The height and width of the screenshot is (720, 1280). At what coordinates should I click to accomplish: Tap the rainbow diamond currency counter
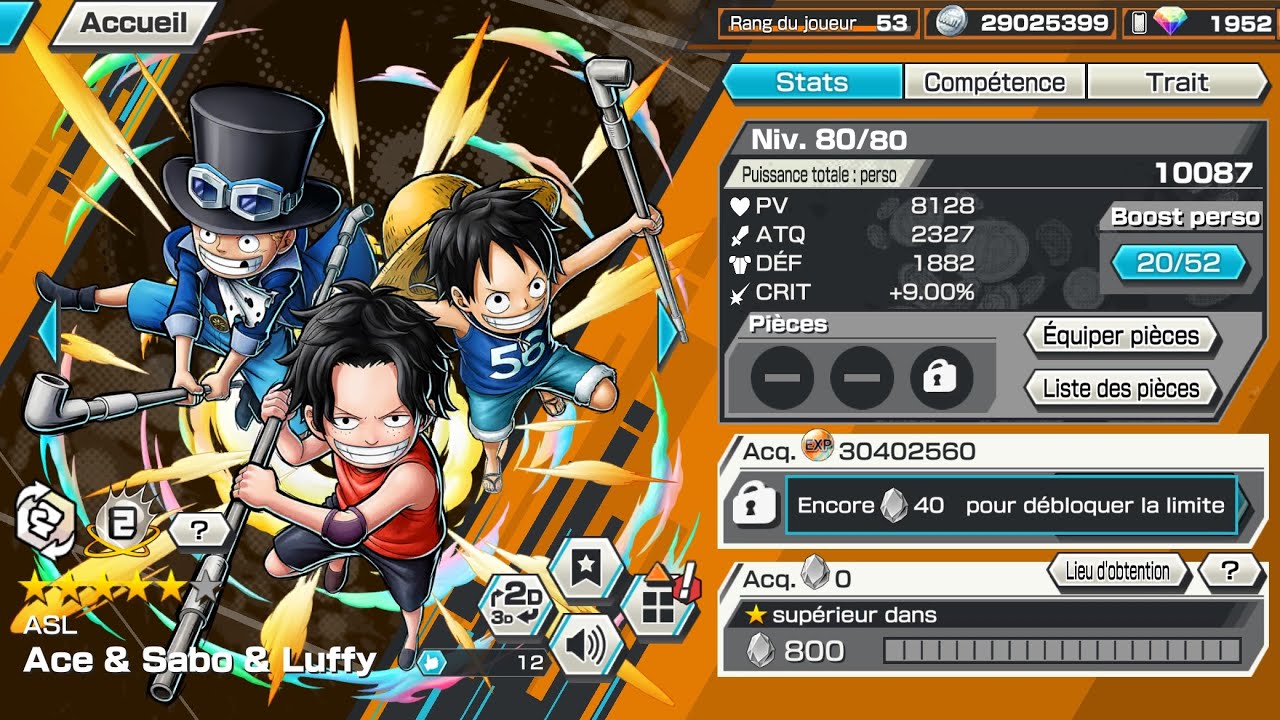tap(1200, 23)
